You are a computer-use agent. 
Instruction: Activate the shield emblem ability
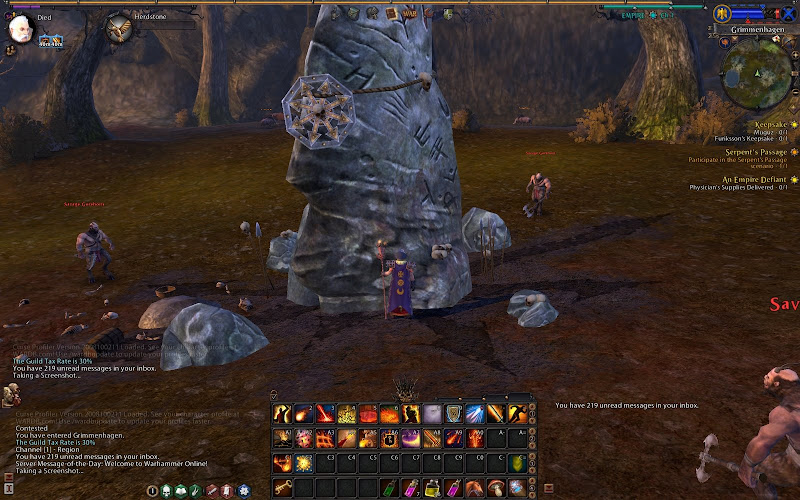pos(455,413)
